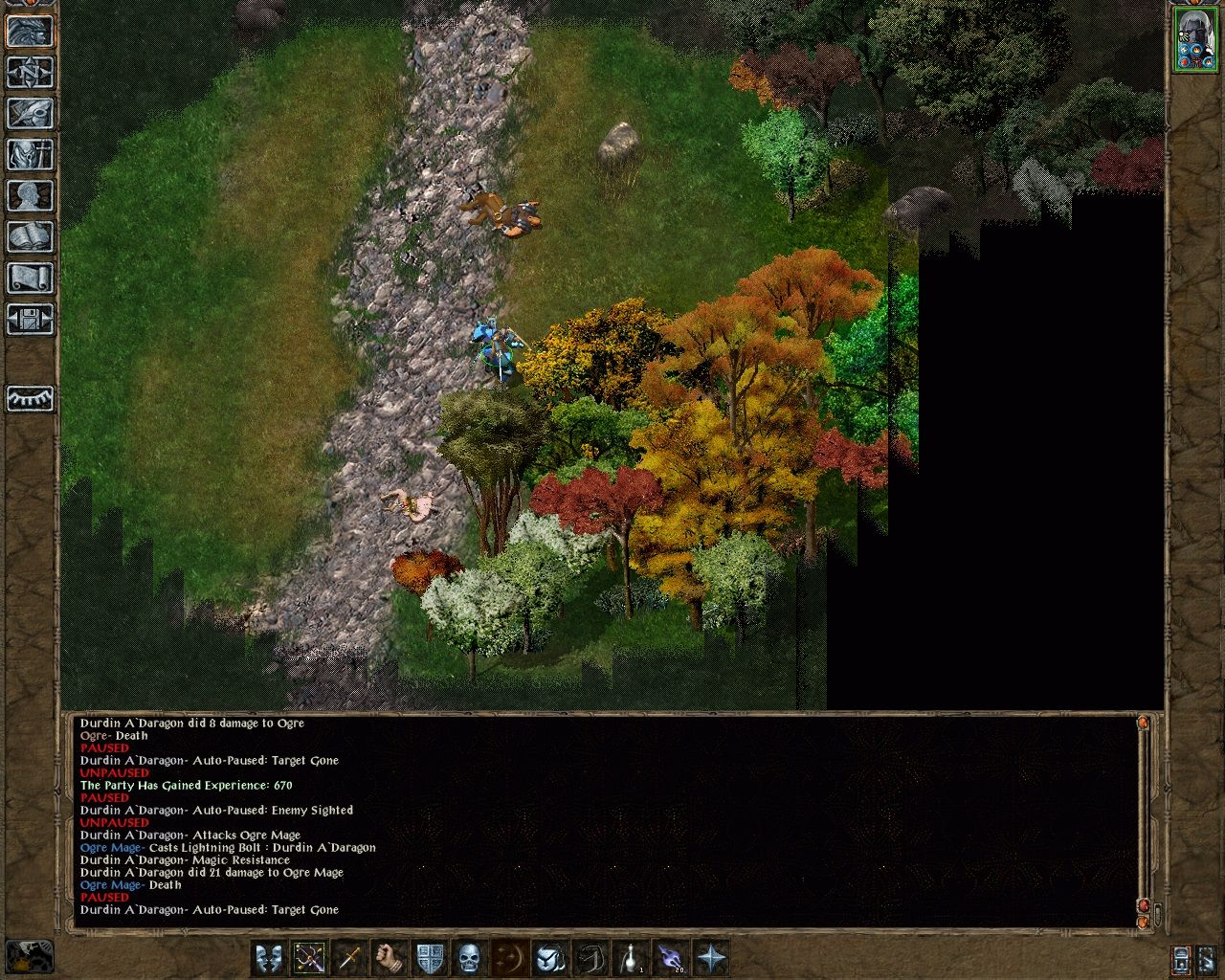Equip the sword weapon slot
Screen dimensions: 1225x980
pos(349,957)
